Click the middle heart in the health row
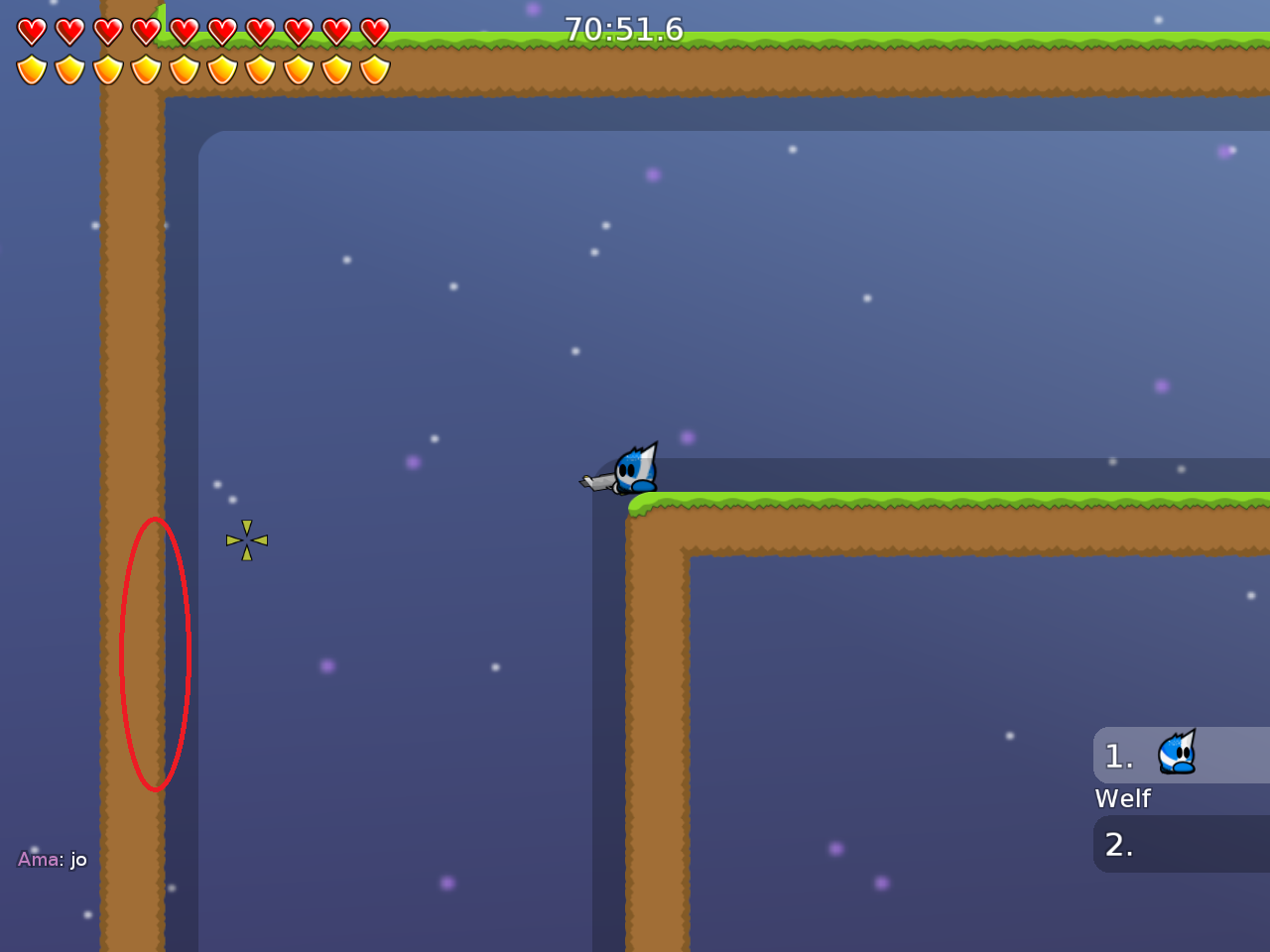Viewport: 1270px width, 952px height. [183, 31]
